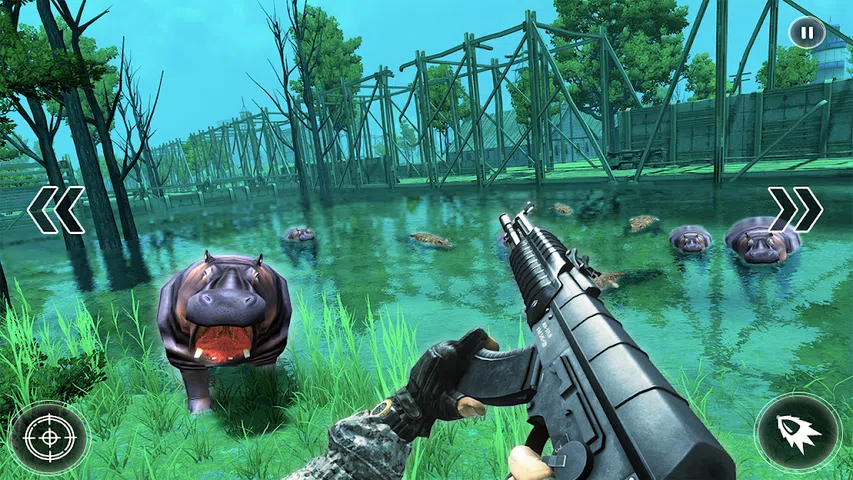Fire using the bullet shoot button

pos(798,433)
